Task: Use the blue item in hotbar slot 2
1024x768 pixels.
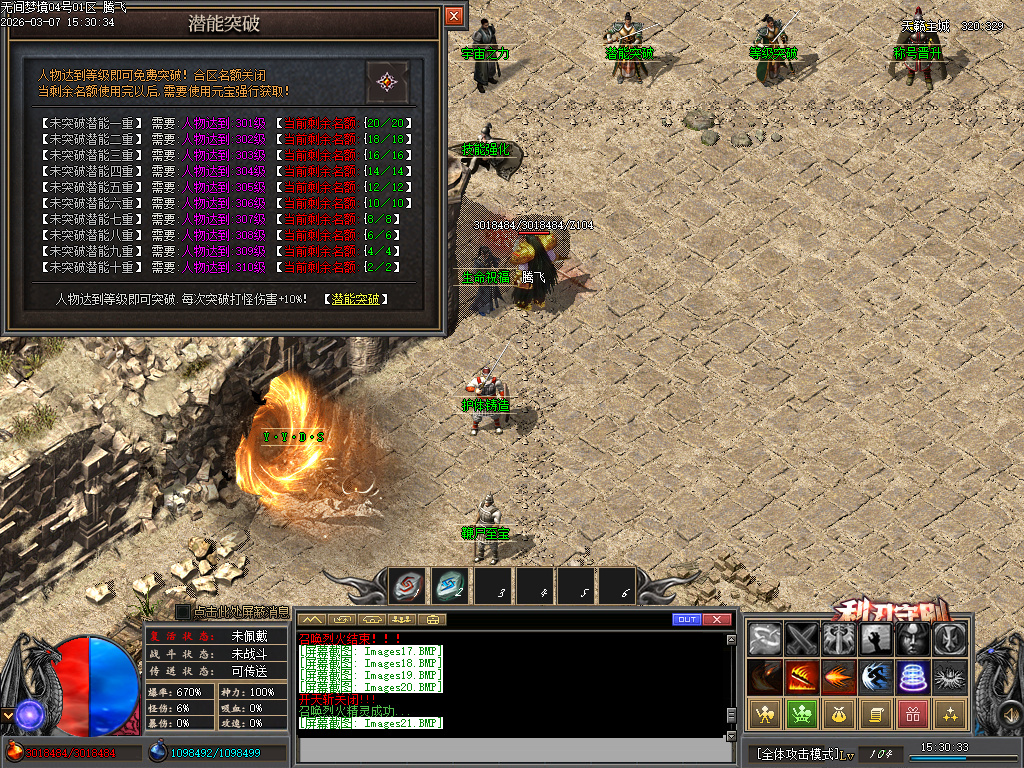Action: point(450,586)
